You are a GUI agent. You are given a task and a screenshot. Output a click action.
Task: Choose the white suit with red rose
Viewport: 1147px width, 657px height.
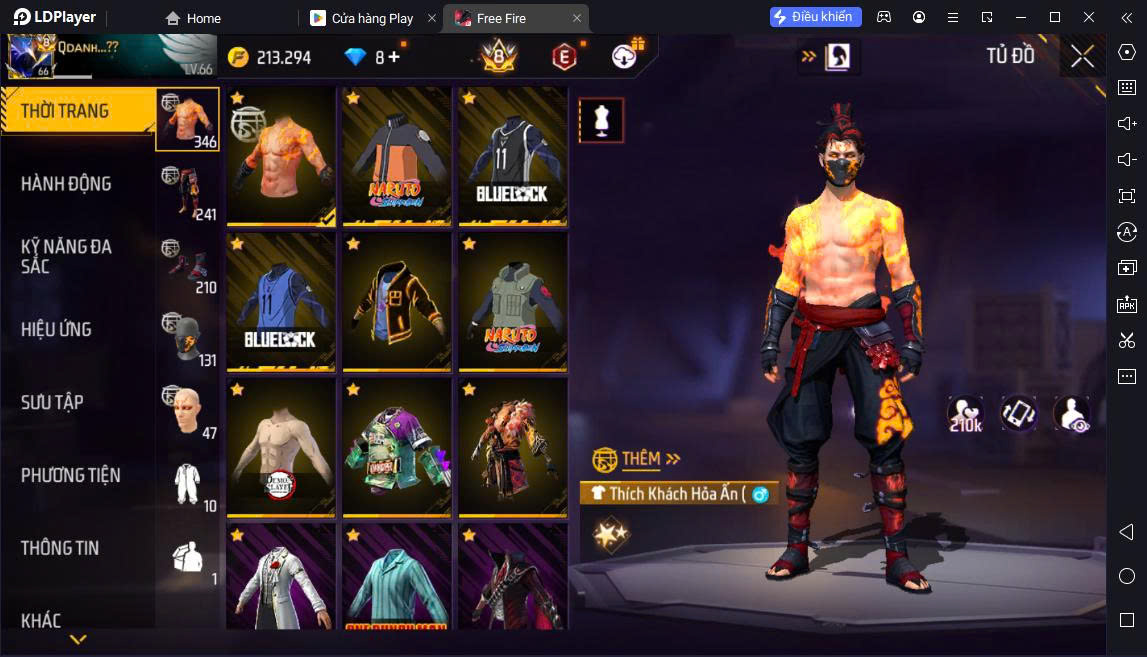pos(281,577)
